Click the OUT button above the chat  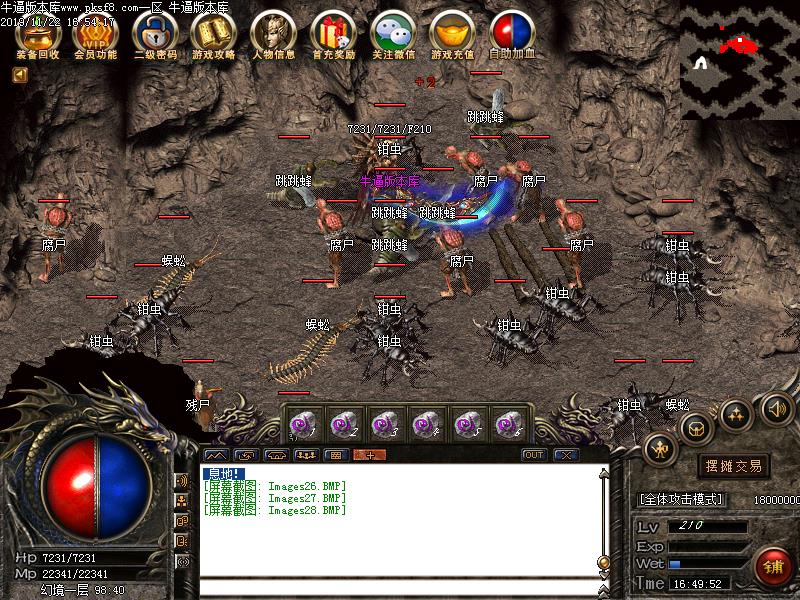point(534,455)
